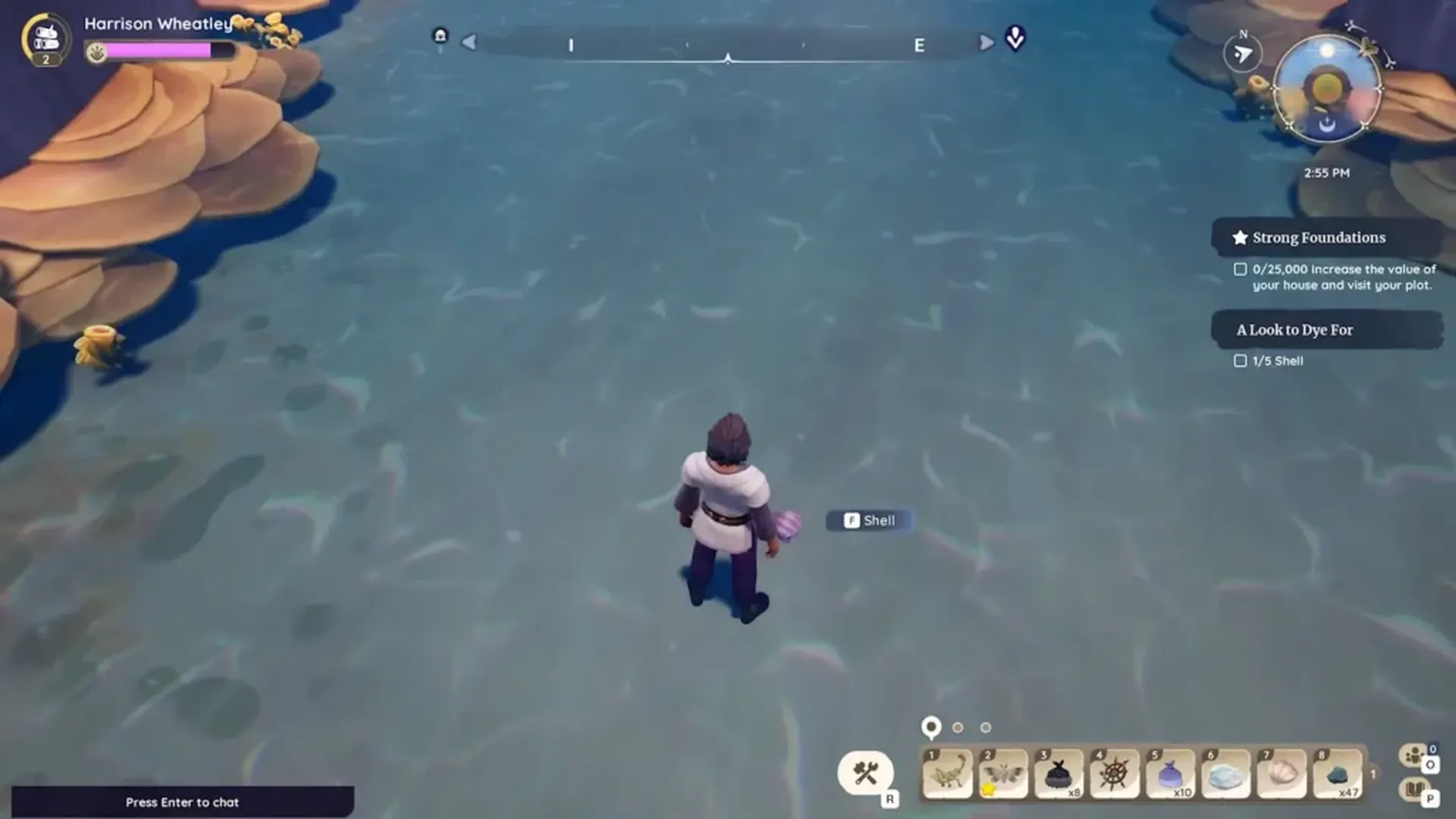Viewport: 1456px width, 819px height.
Task: Select the purple dye bag in slot 5
Action: tap(1169, 773)
